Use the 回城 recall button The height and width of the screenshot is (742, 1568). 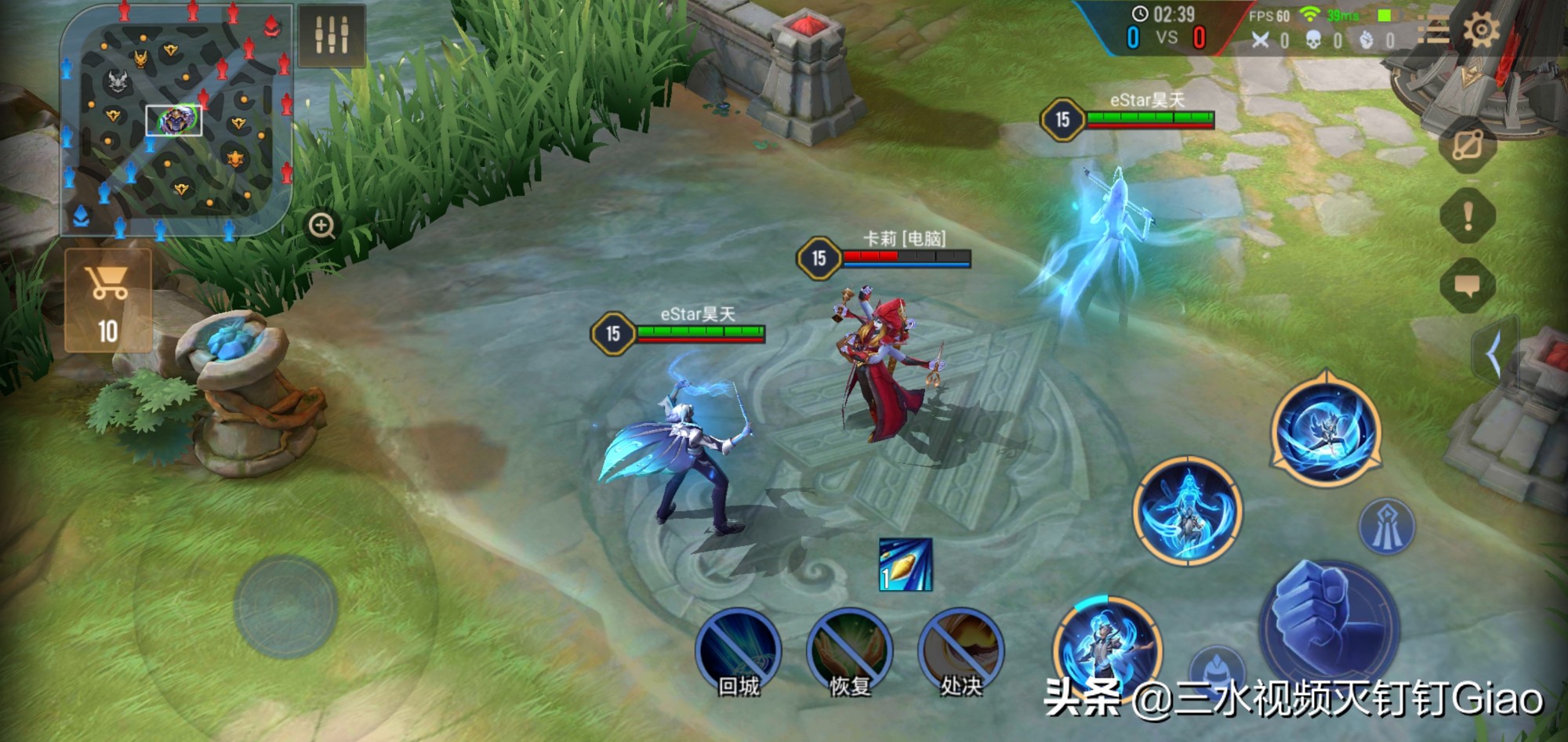[x=738, y=650]
